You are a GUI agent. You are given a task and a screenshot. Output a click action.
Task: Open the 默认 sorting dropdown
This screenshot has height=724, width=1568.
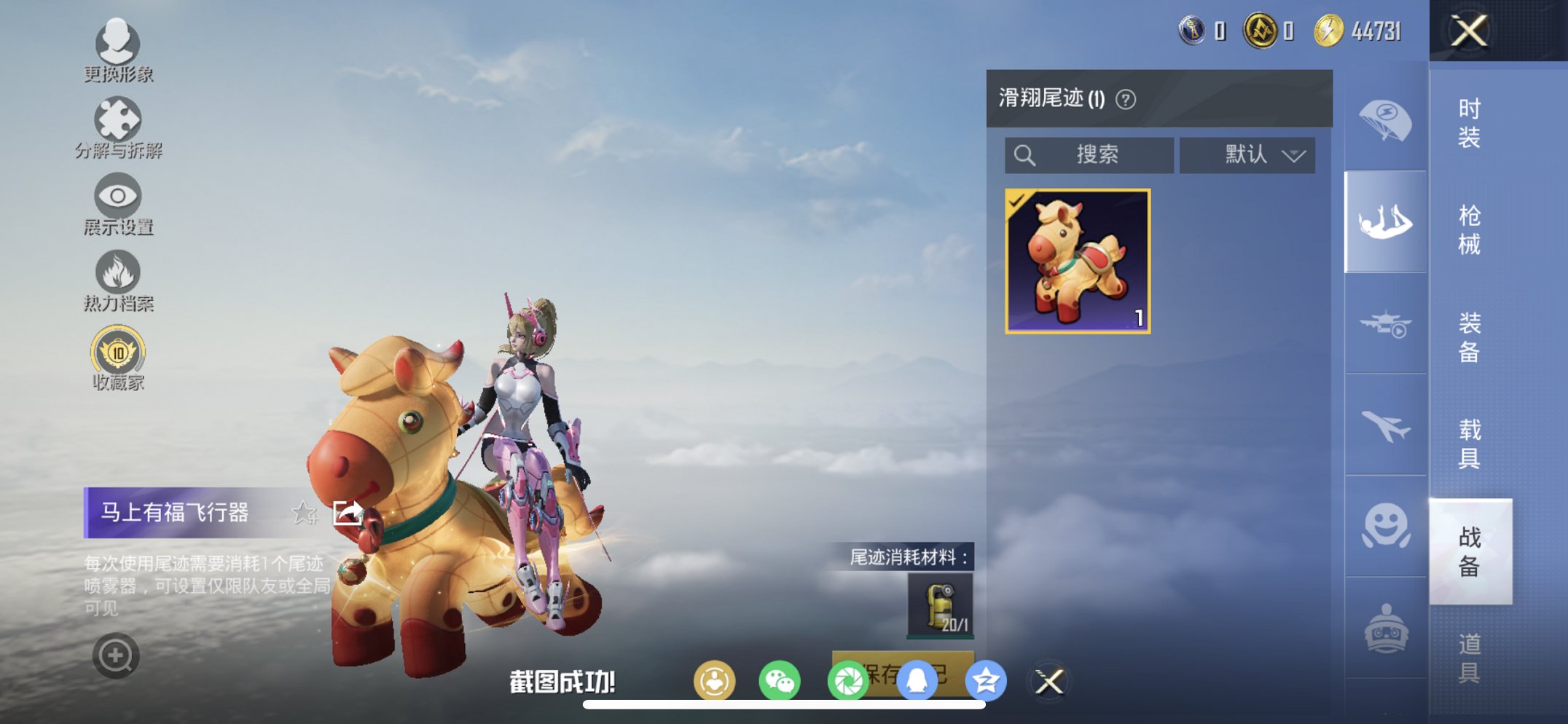(1247, 154)
